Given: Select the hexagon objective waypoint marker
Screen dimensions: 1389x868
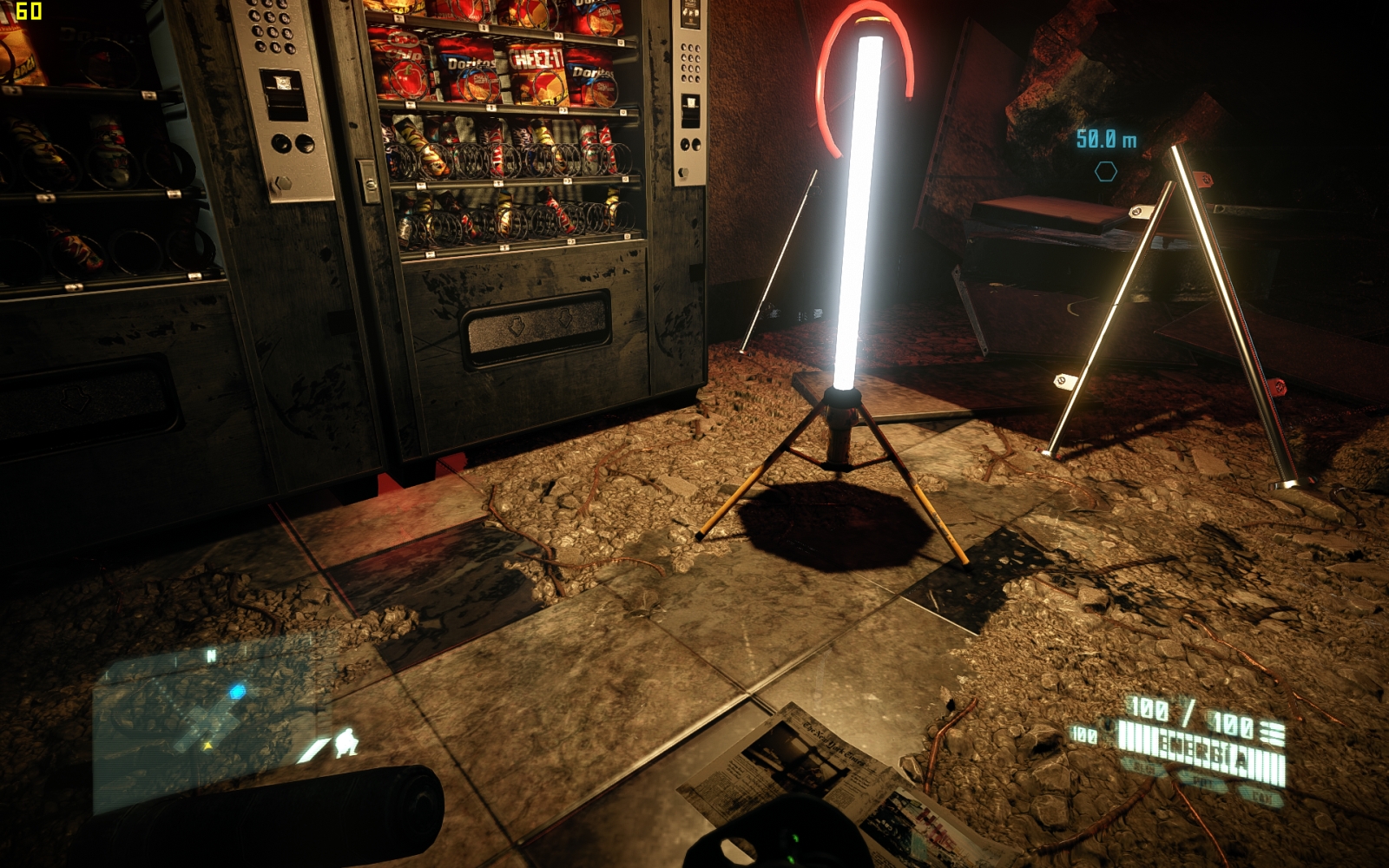Looking at the screenshot, I should point(1105,172).
